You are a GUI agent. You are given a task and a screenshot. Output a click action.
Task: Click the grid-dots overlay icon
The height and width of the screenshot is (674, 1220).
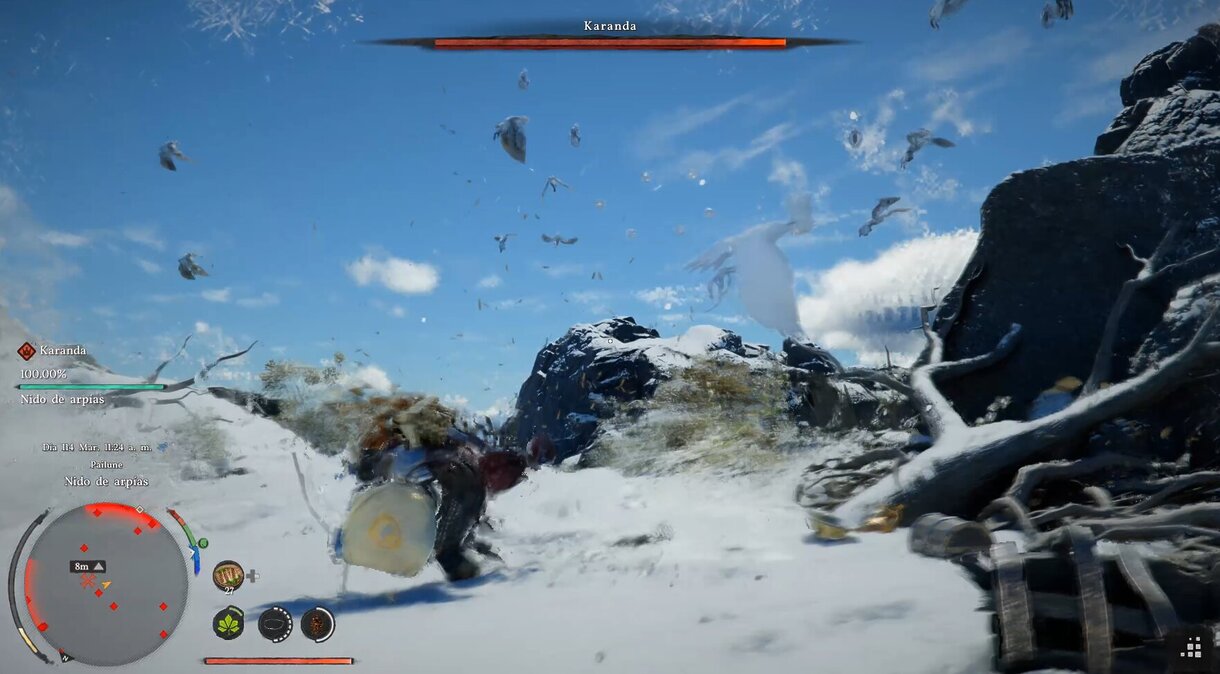click(1192, 647)
